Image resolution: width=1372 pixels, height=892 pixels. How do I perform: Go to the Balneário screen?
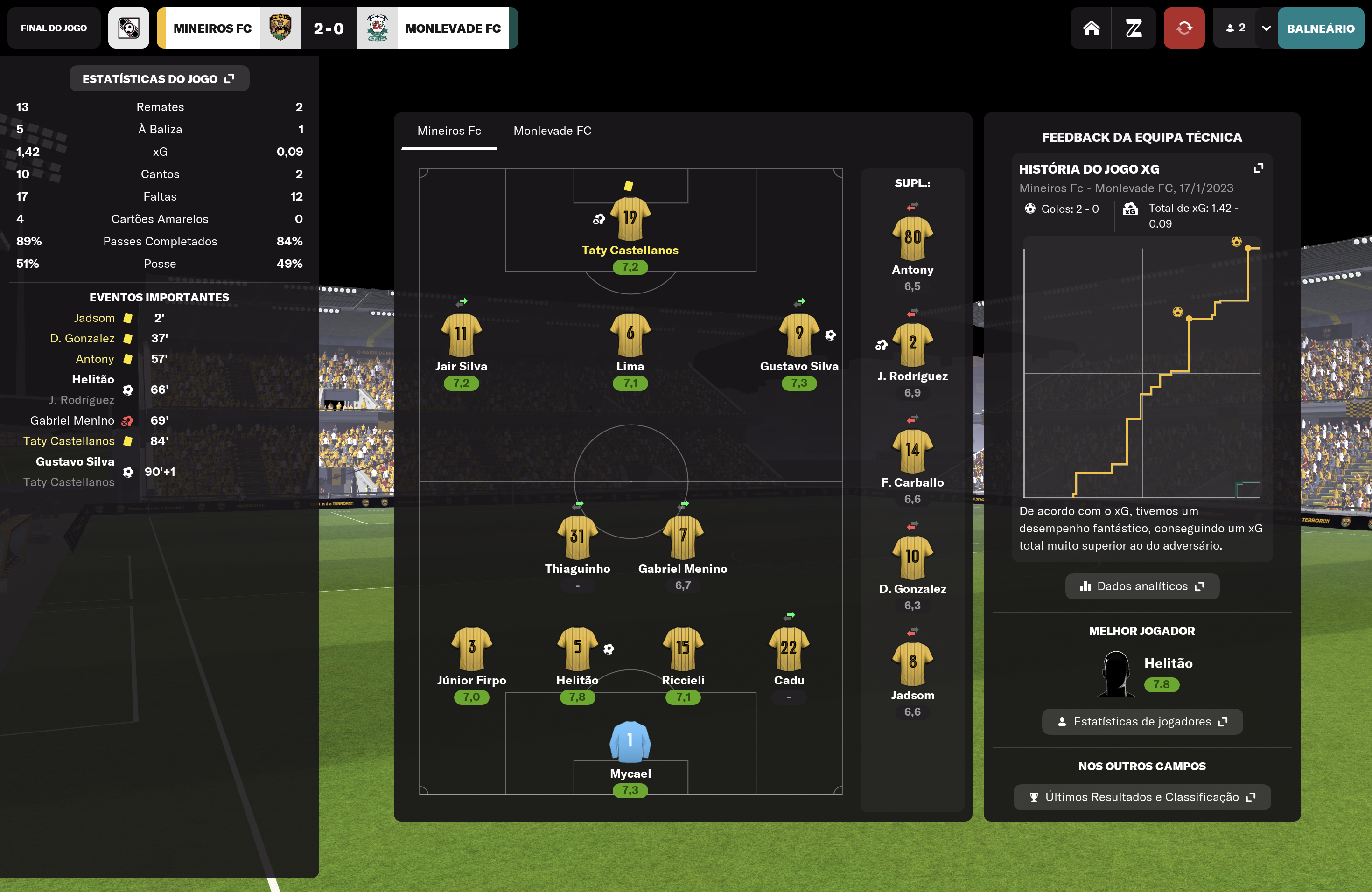coord(1320,28)
